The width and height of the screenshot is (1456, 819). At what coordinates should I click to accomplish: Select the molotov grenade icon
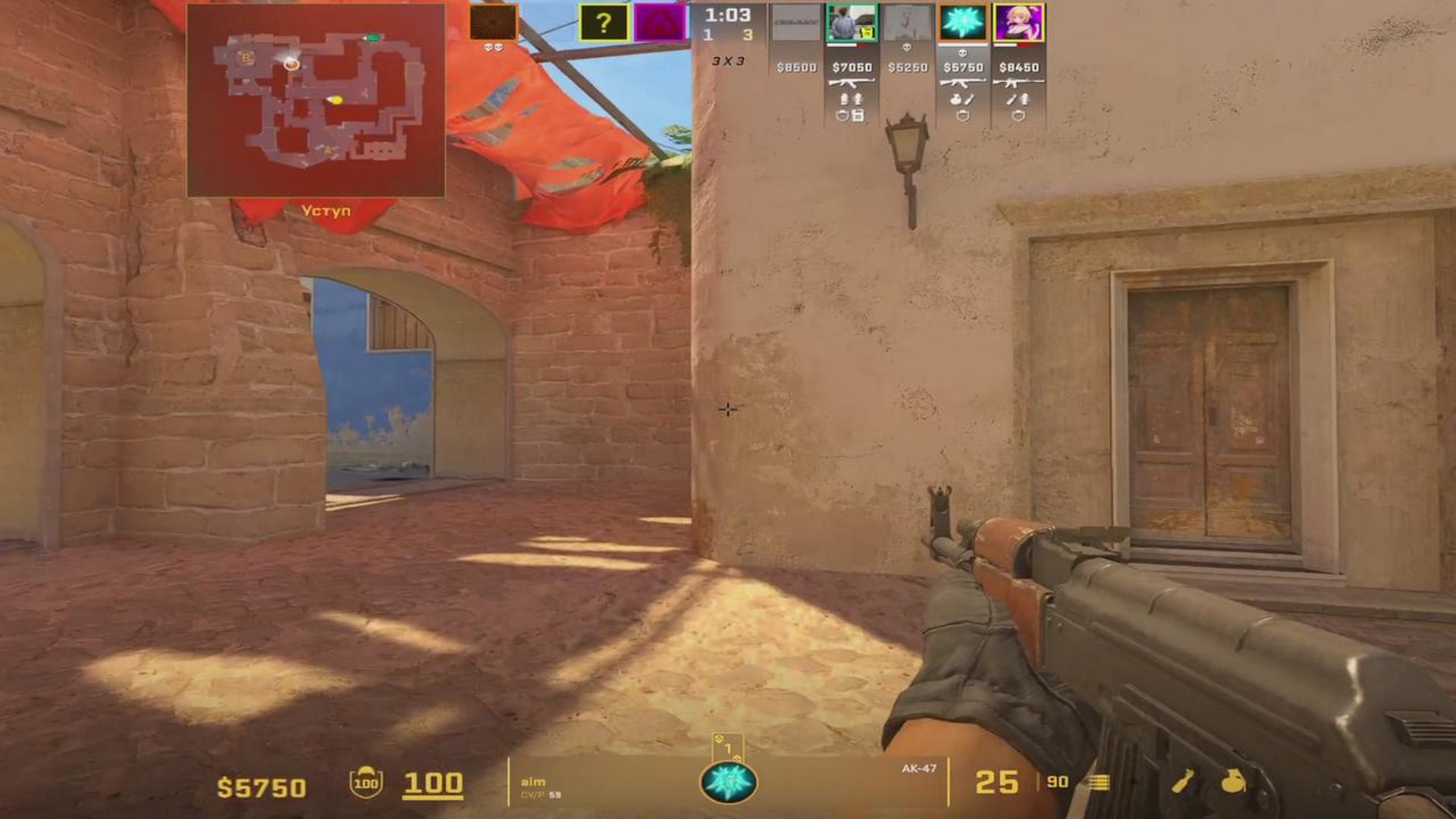pyautogui.click(x=1183, y=781)
